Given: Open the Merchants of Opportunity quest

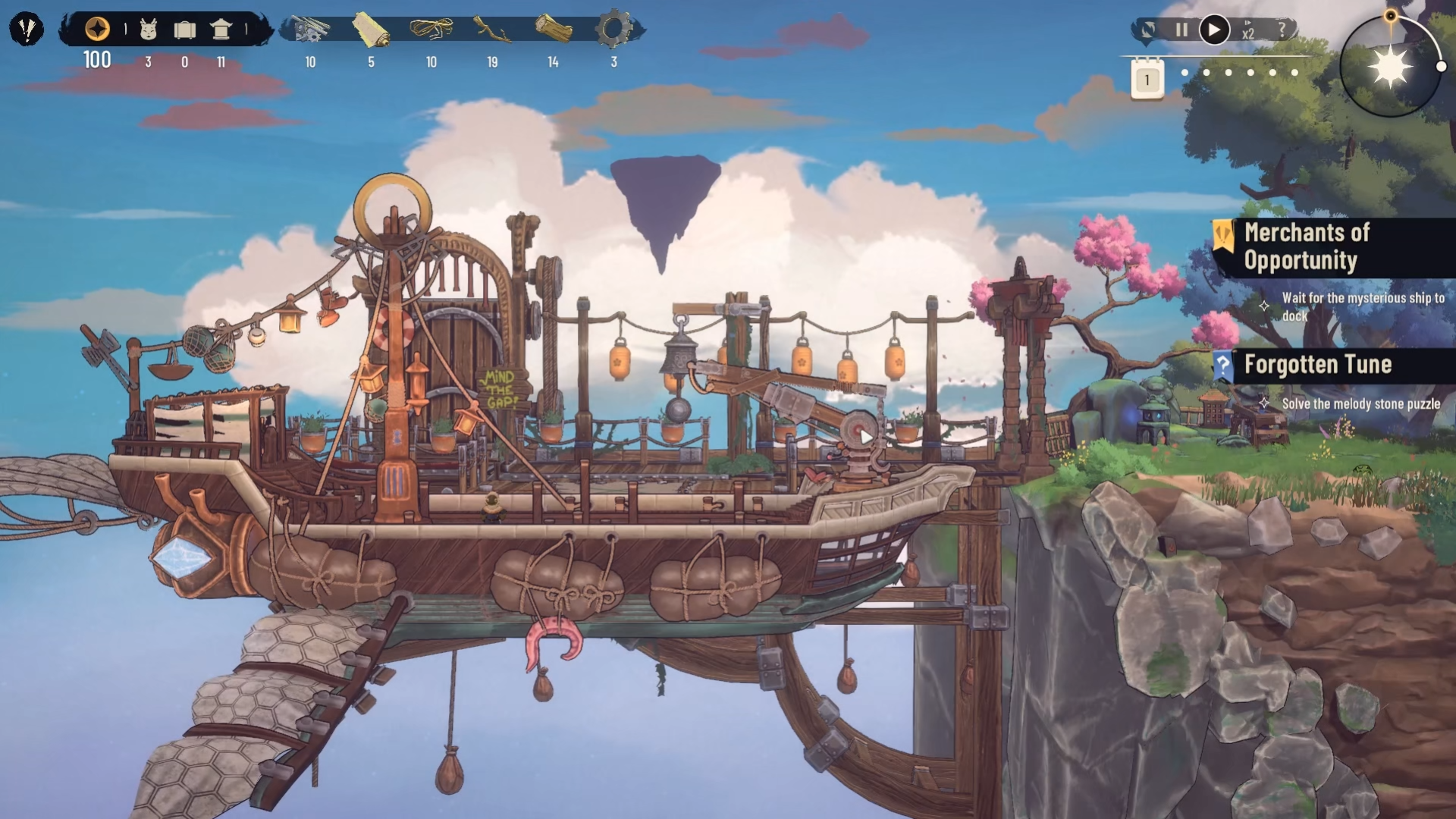Looking at the screenshot, I should point(1307,246).
